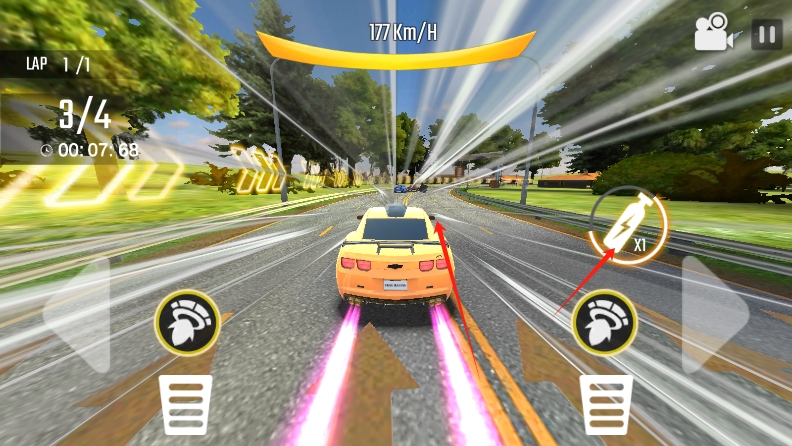Pause the race
The width and height of the screenshot is (792, 446).
767,35
